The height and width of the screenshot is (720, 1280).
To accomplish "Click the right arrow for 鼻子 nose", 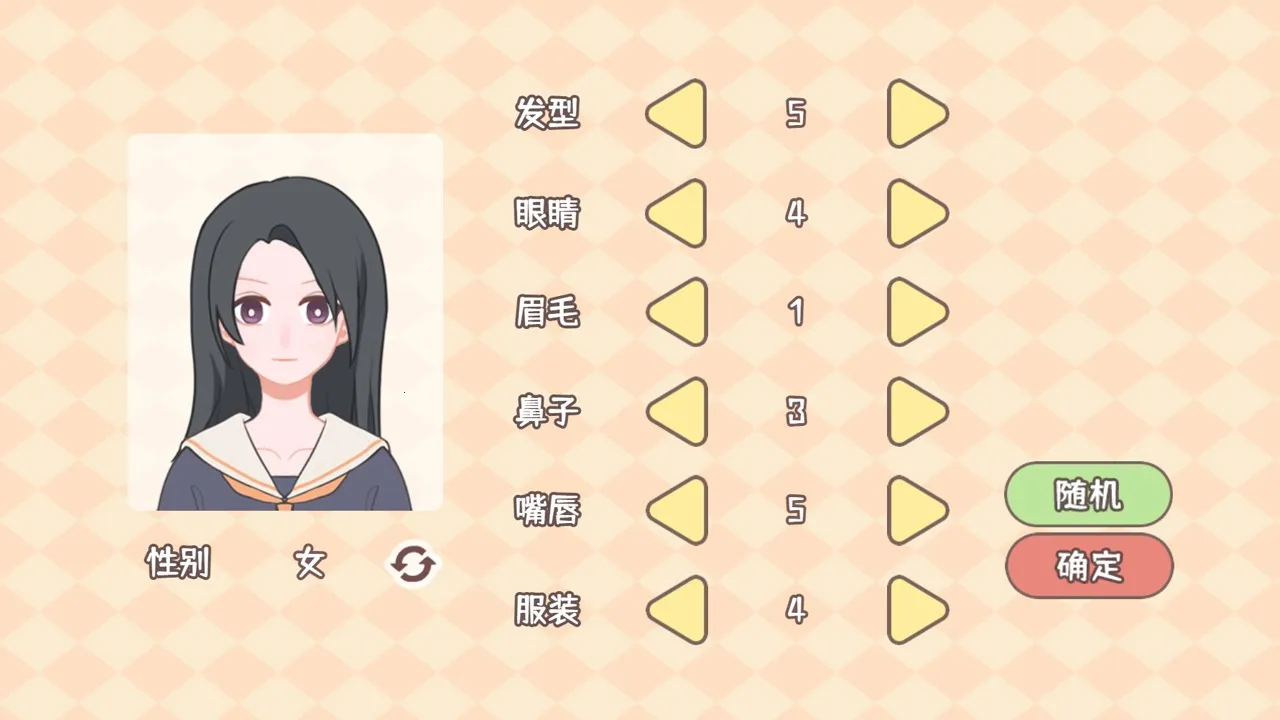I will point(916,411).
